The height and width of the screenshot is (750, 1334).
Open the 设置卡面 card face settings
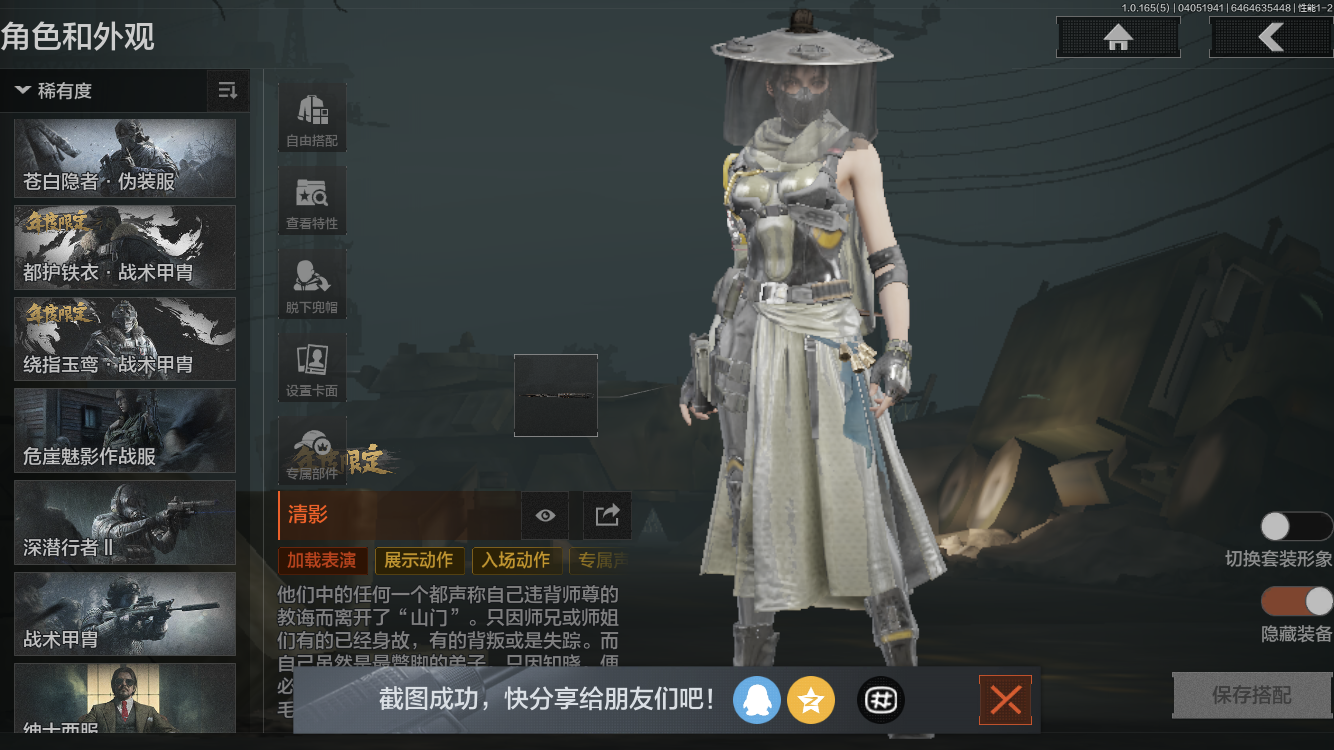pos(311,367)
